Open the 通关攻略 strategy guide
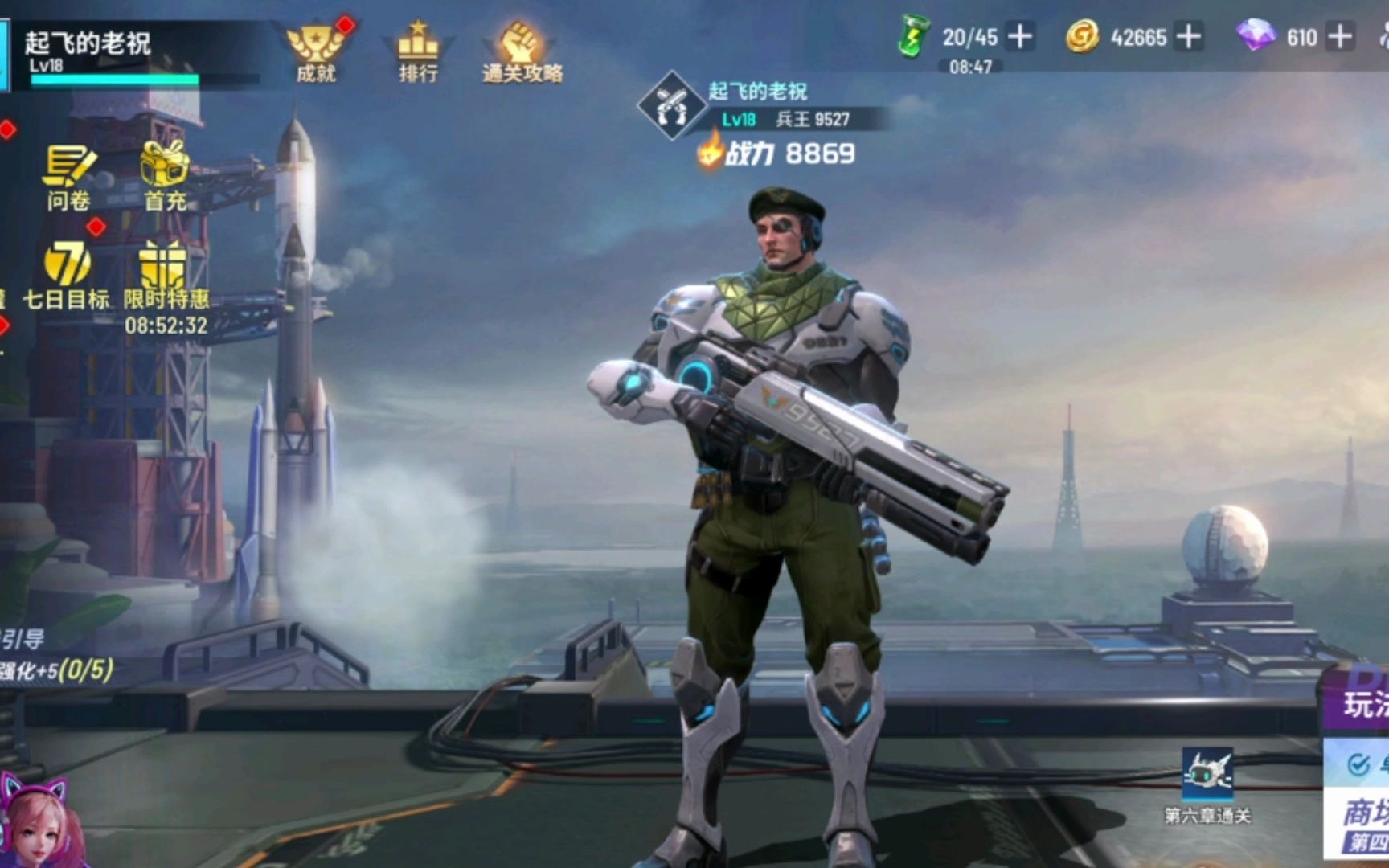 click(x=522, y=51)
